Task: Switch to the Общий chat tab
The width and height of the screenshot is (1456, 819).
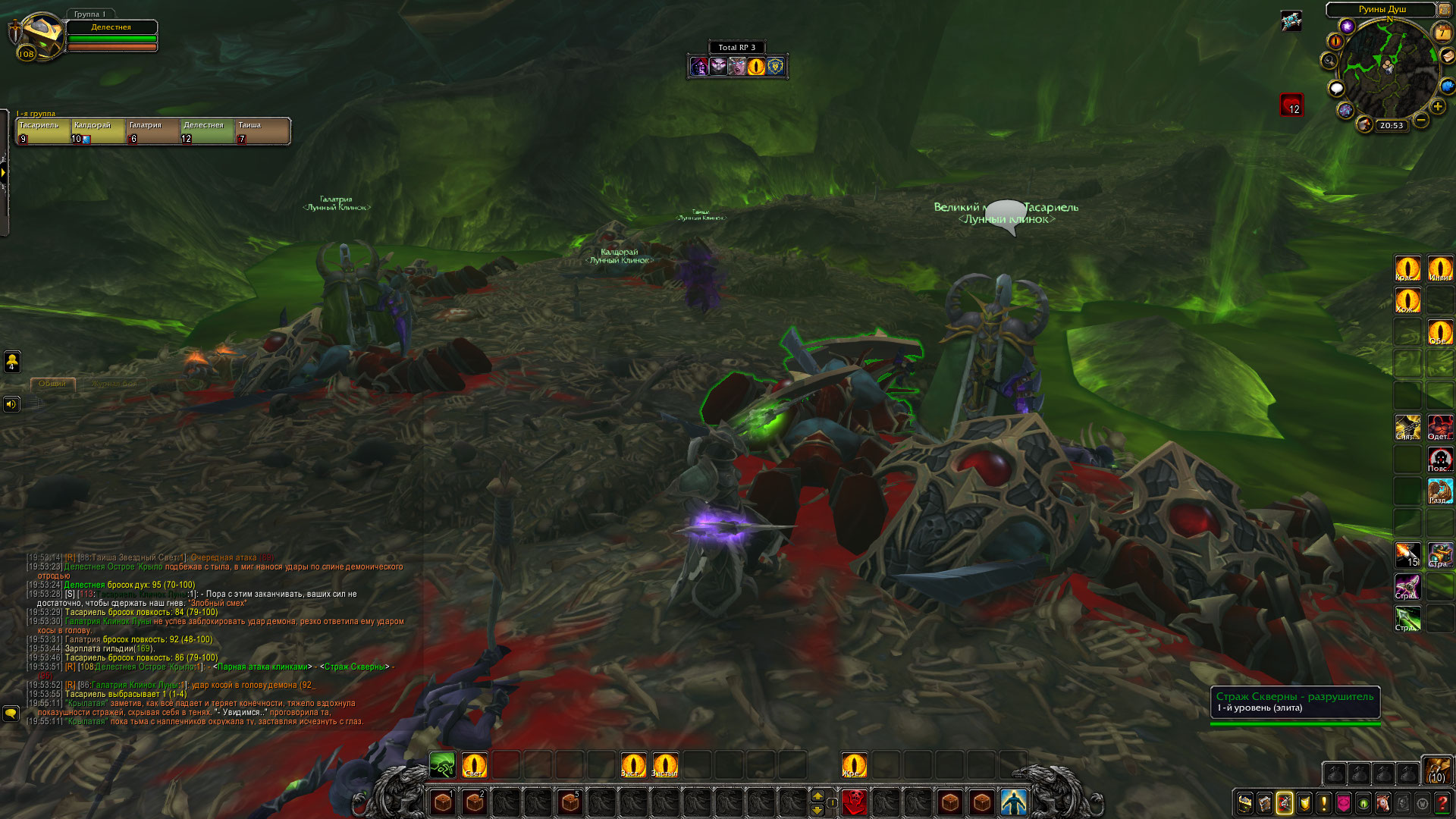Action: pyautogui.click(x=52, y=384)
